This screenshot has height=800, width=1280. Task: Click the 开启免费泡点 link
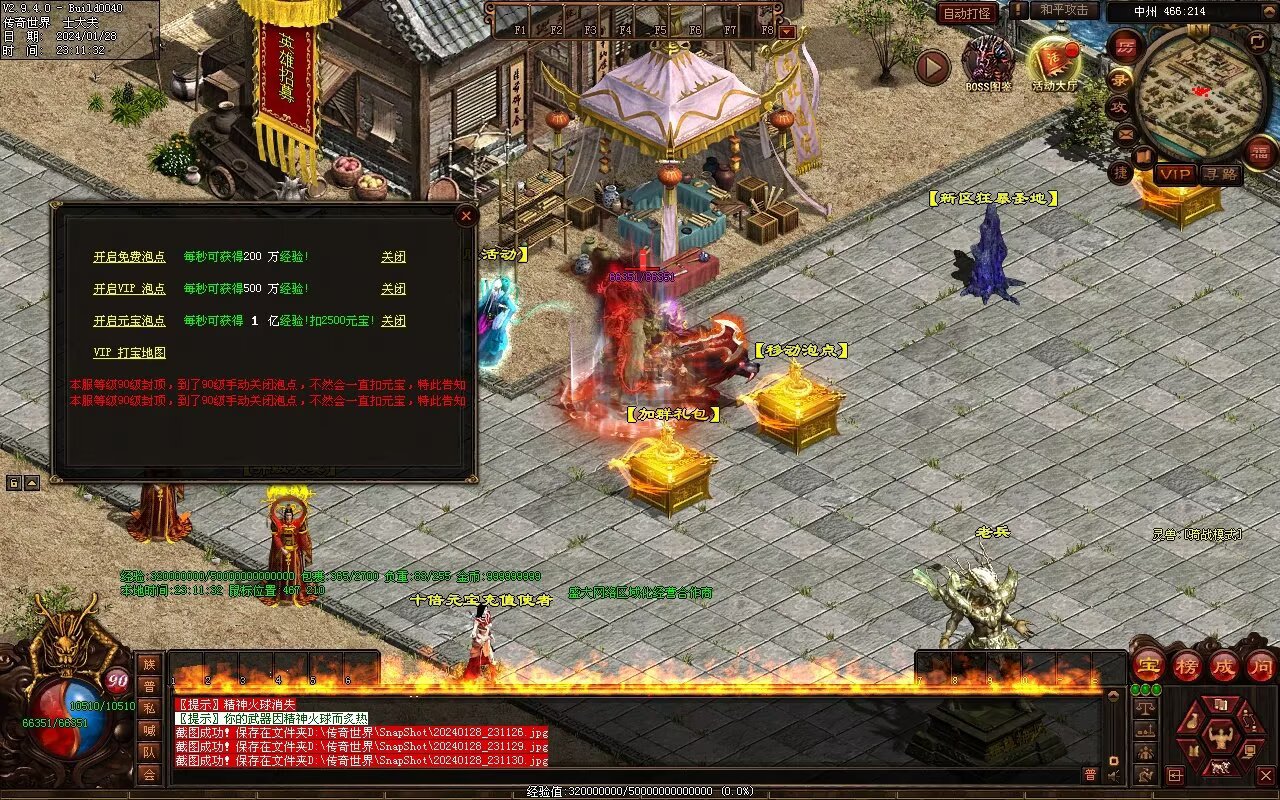point(129,257)
